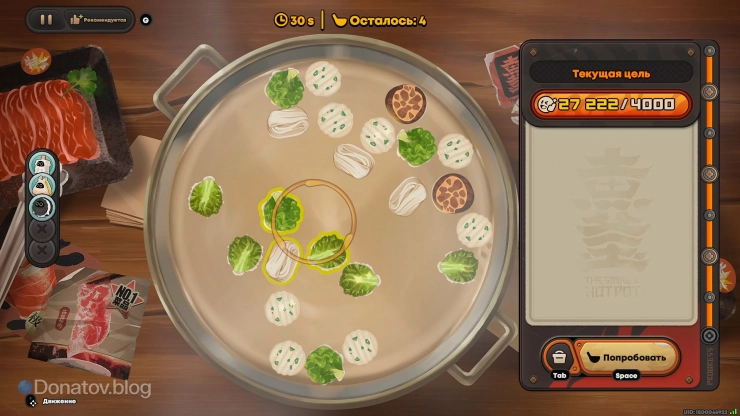Click the Рекомендуется thumbs-up button
The image size is (740, 416).
pyautogui.click(x=100, y=19)
